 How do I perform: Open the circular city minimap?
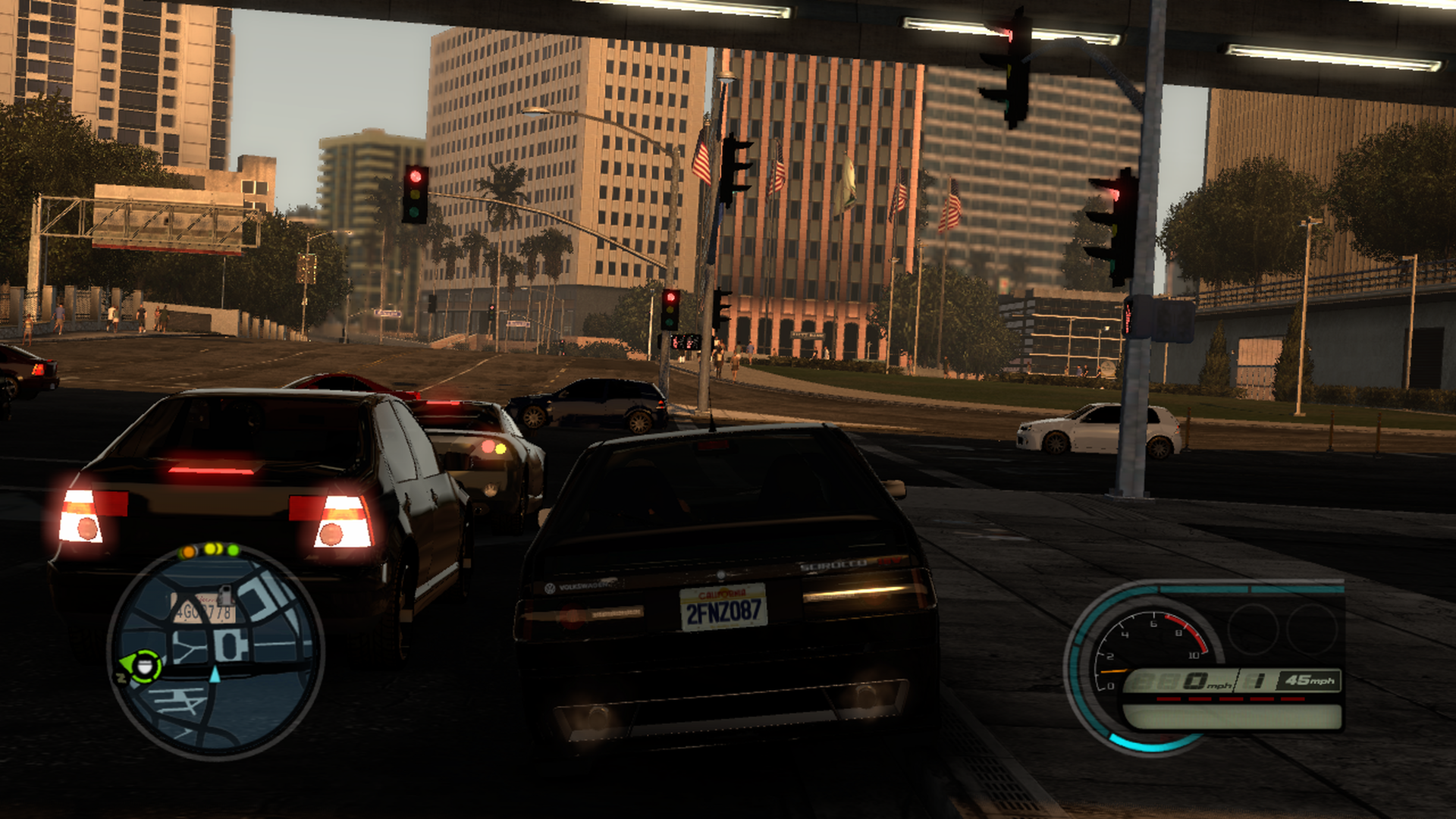pos(216,654)
